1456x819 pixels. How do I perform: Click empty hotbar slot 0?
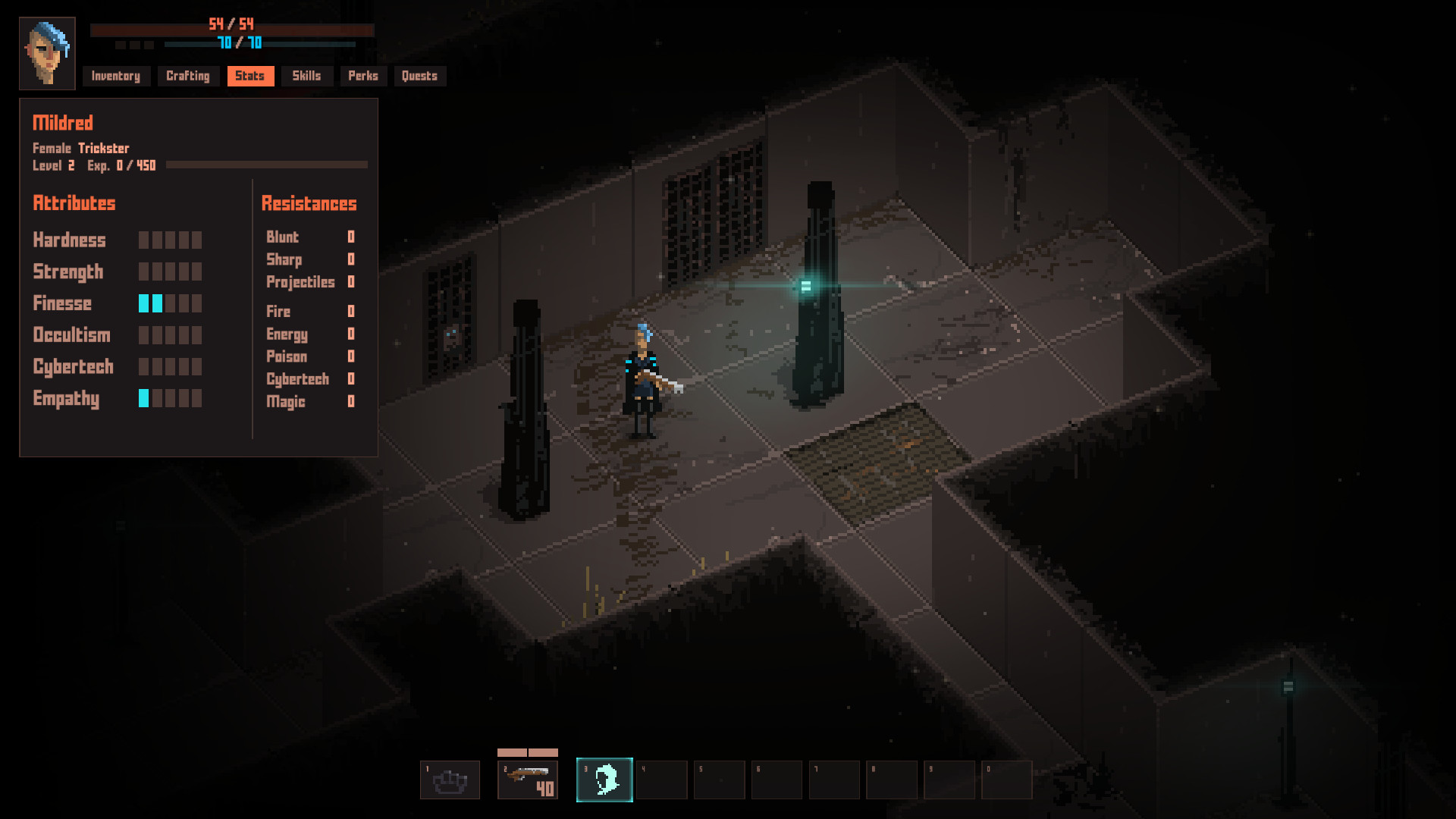pyautogui.click(x=1008, y=780)
